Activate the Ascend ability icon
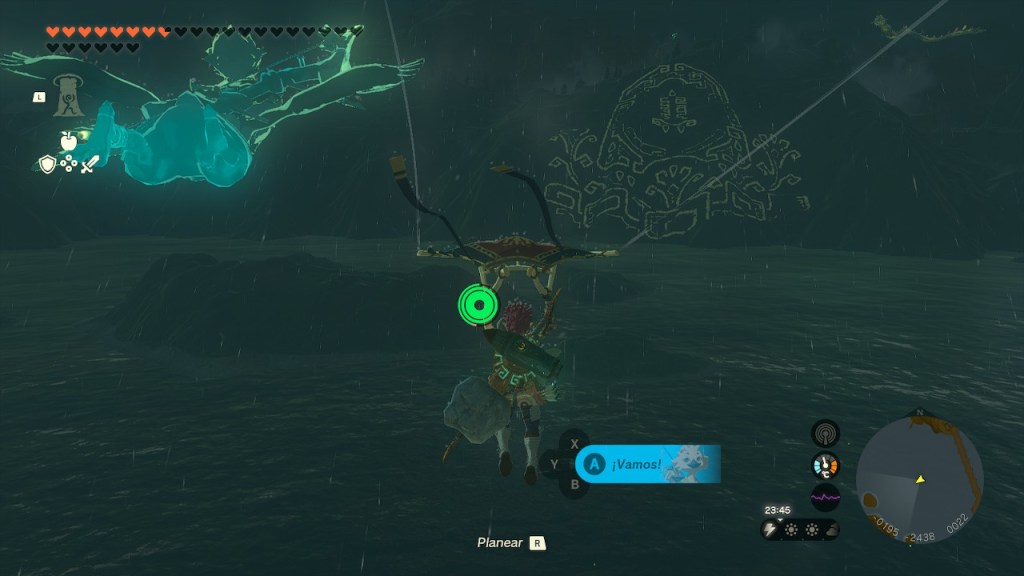 pos(70,96)
